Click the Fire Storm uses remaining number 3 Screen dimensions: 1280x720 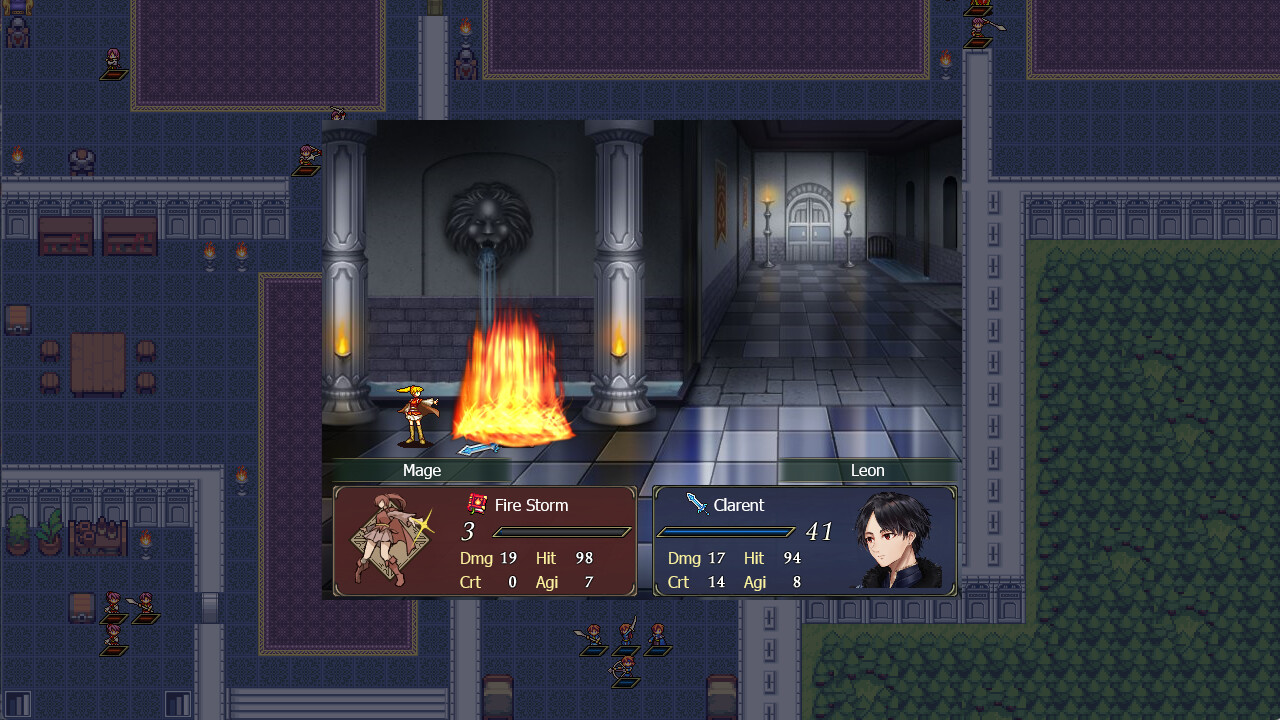coord(466,532)
